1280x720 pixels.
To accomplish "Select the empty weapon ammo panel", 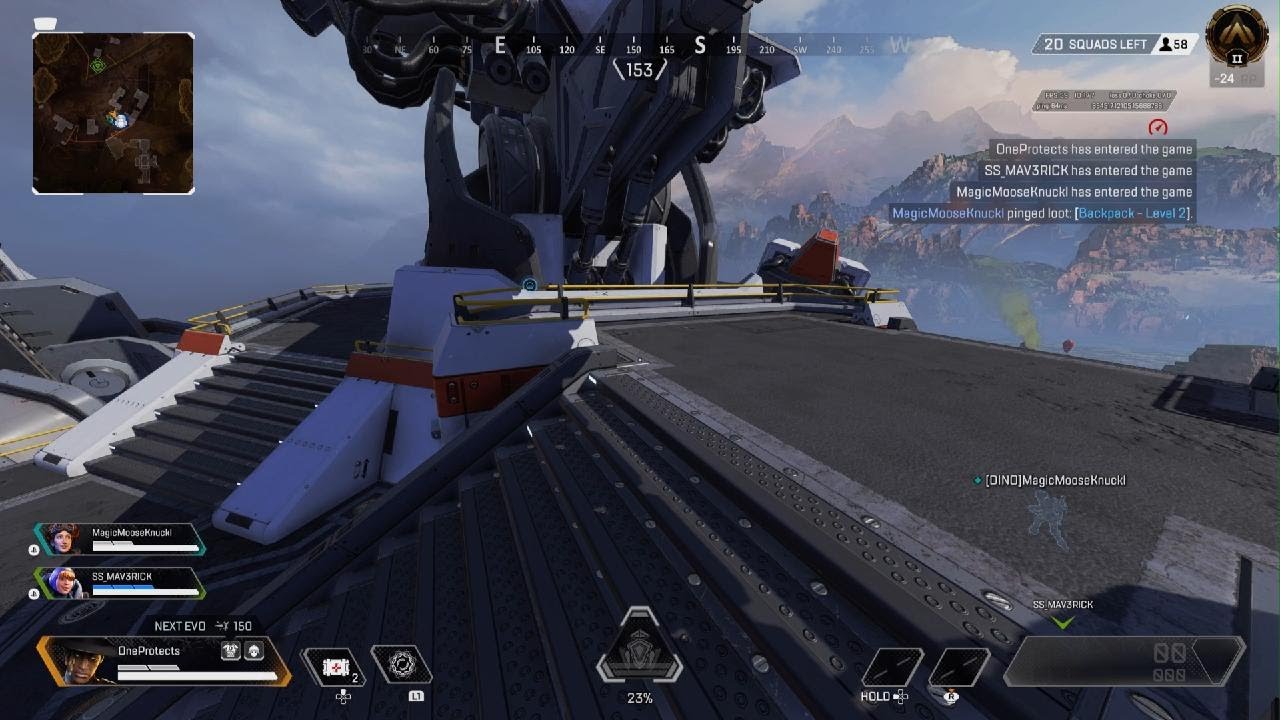I will coord(1124,660).
